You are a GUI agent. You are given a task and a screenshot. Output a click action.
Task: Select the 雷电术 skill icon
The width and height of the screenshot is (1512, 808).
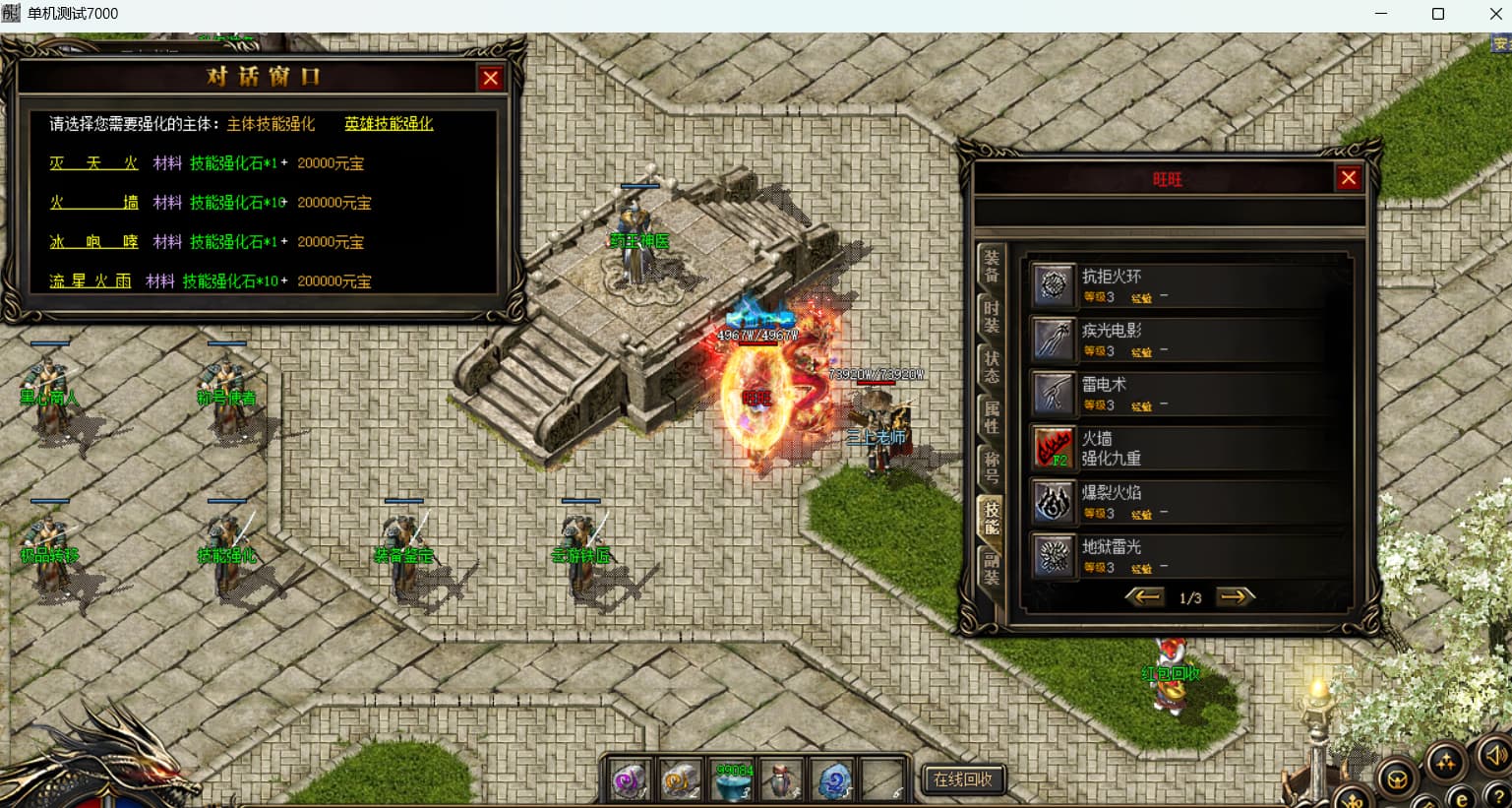(1054, 394)
